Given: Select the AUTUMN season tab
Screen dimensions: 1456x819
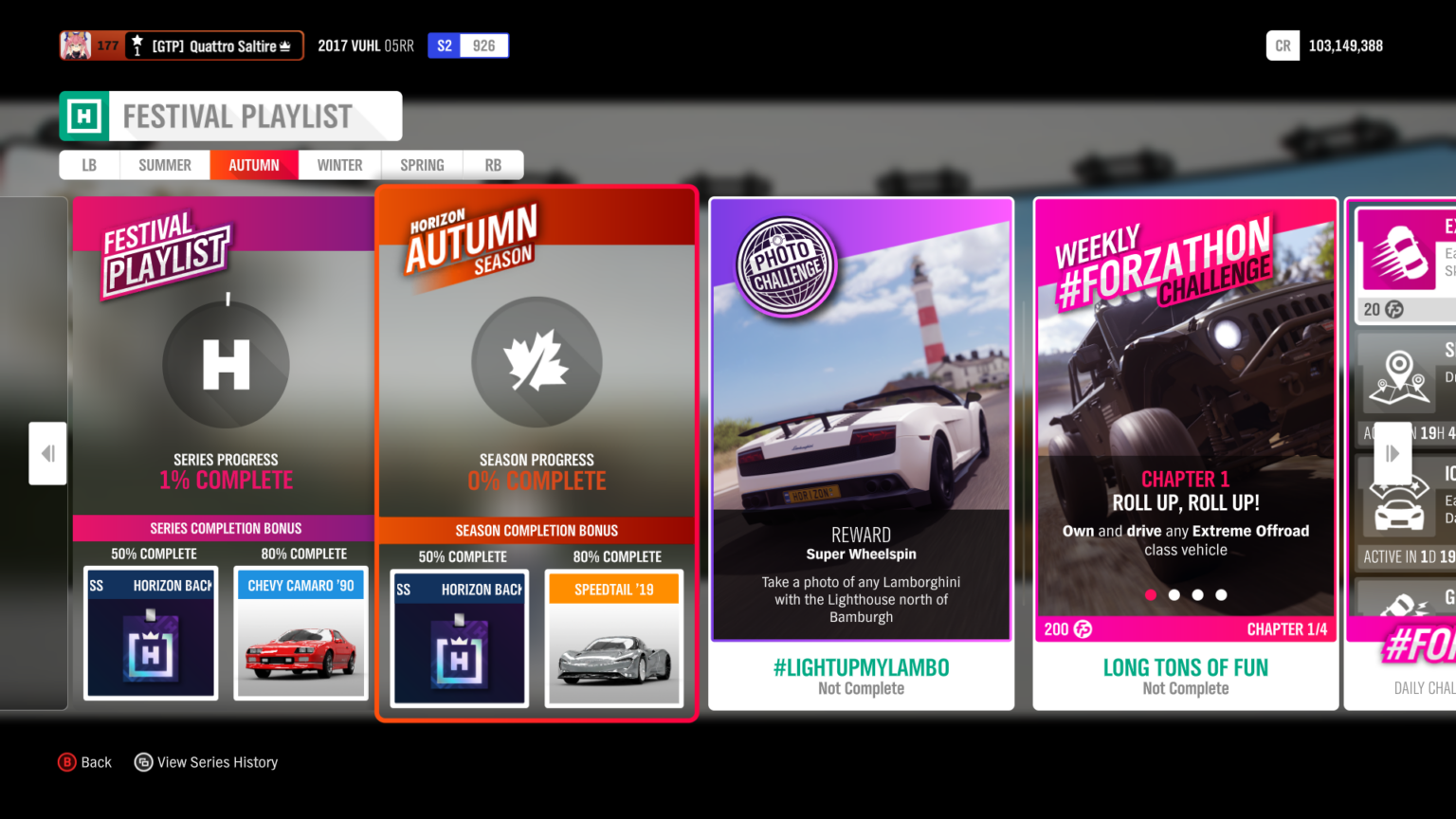Looking at the screenshot, I should [253, 164].
